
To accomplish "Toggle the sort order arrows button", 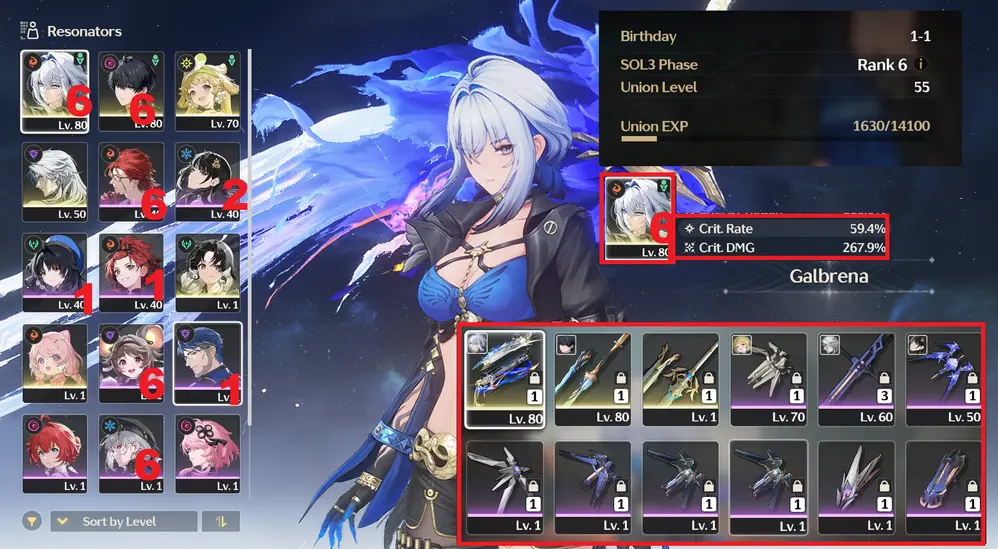I will pyautogui.click(x=220, y=521).
